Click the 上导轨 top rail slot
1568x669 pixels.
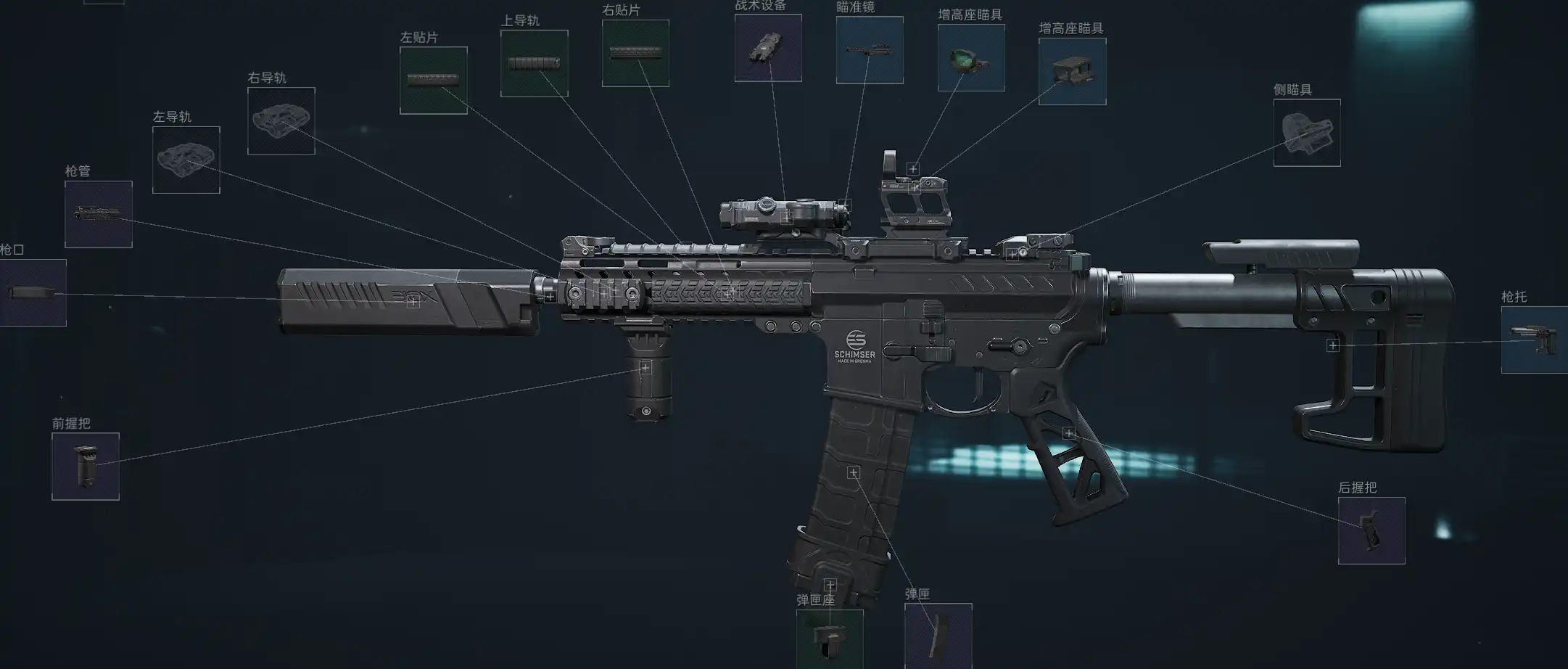tap(535, 64)
